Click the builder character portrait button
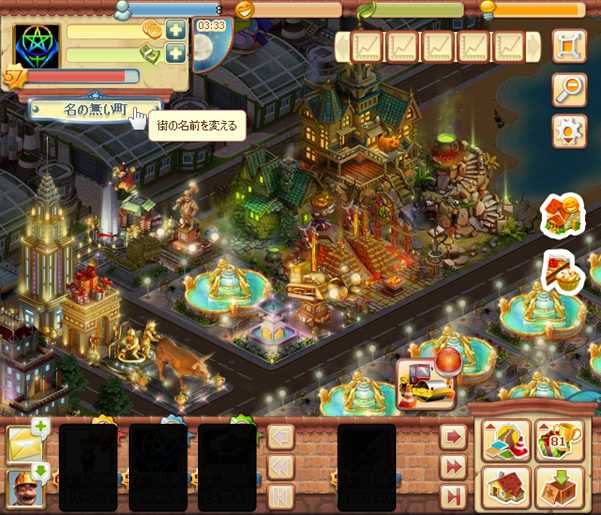The width and height of the screenshot is (601, 515). click(26, 487)
